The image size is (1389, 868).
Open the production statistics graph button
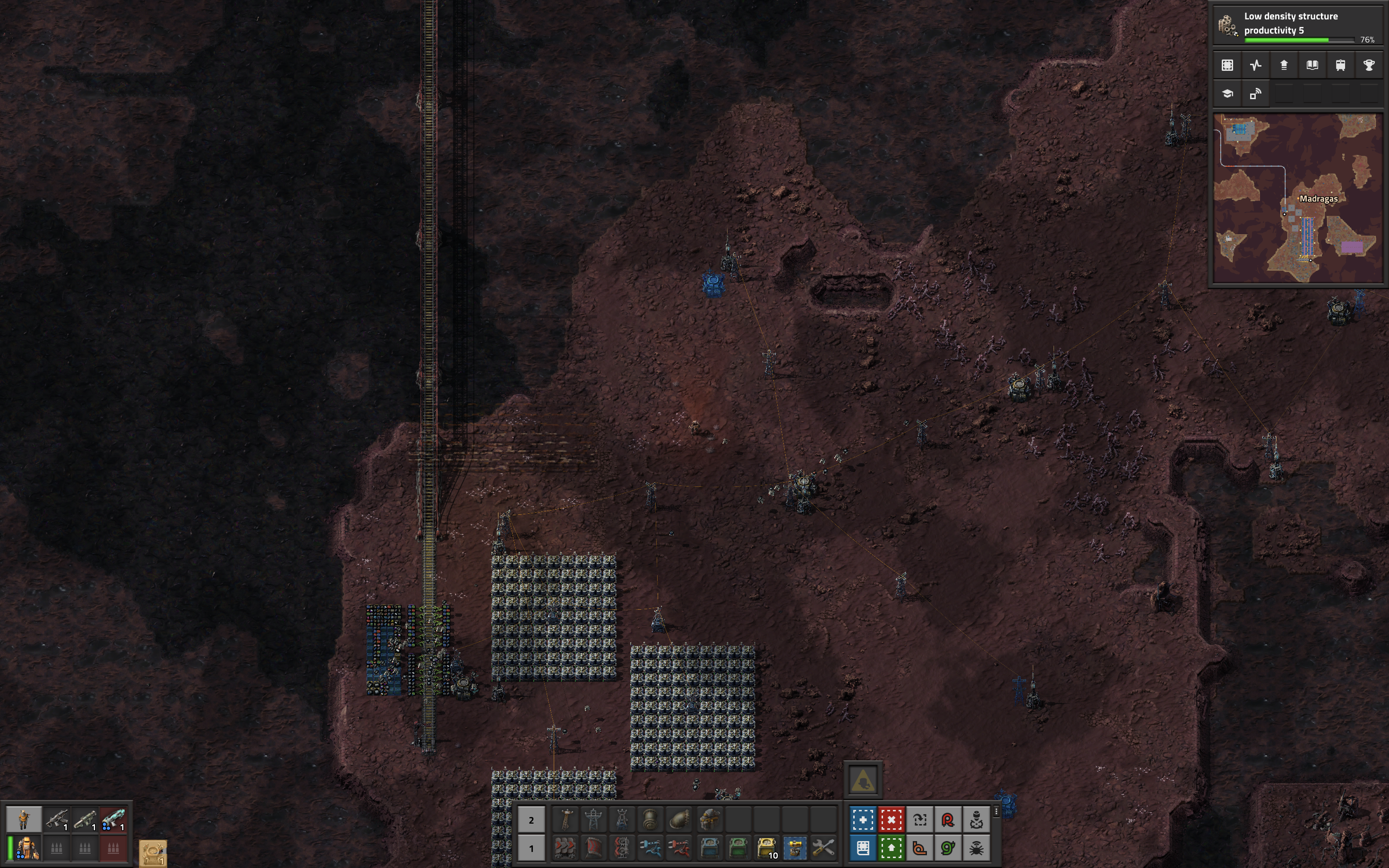click(x=1255, y=66)
